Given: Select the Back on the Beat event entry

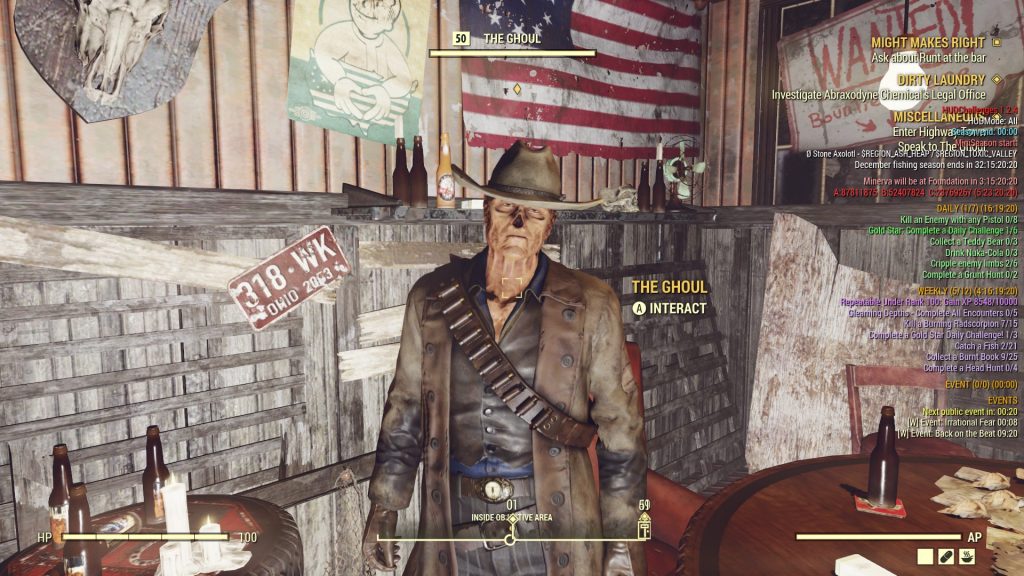Looking at the screenshot, I should pos(957,434).
